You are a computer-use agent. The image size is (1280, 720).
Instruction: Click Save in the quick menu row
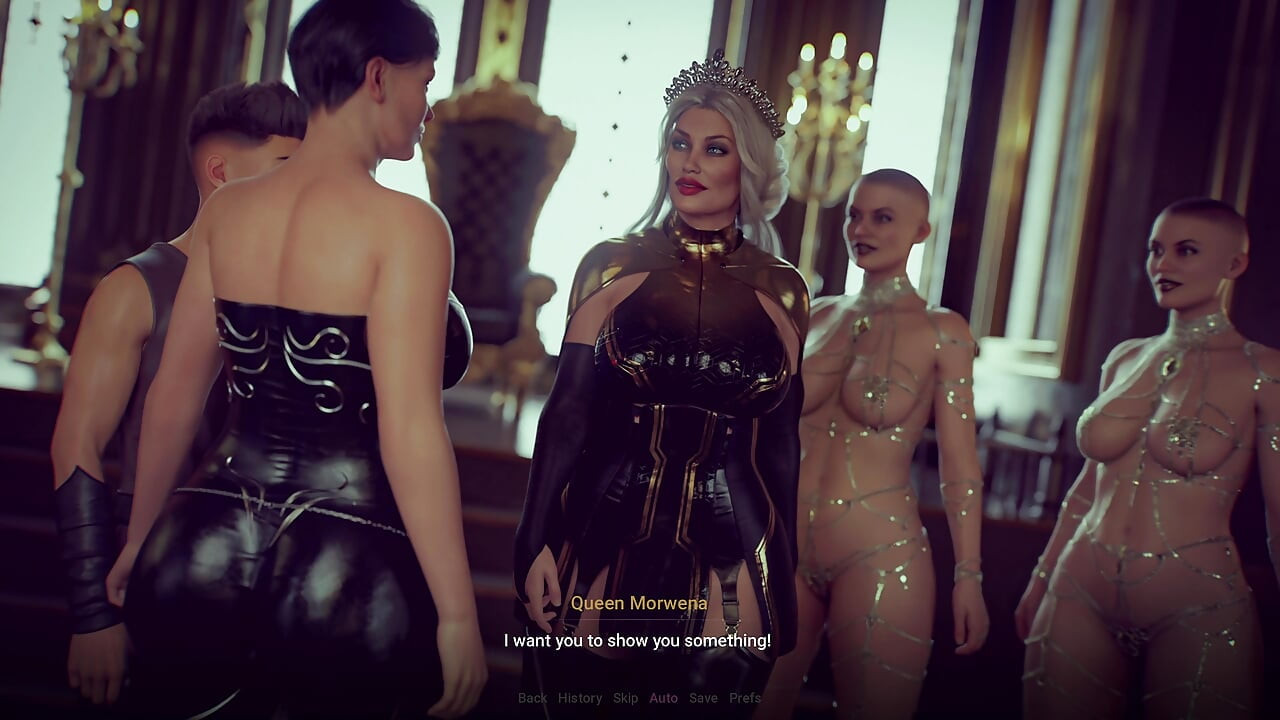point(700,699)
